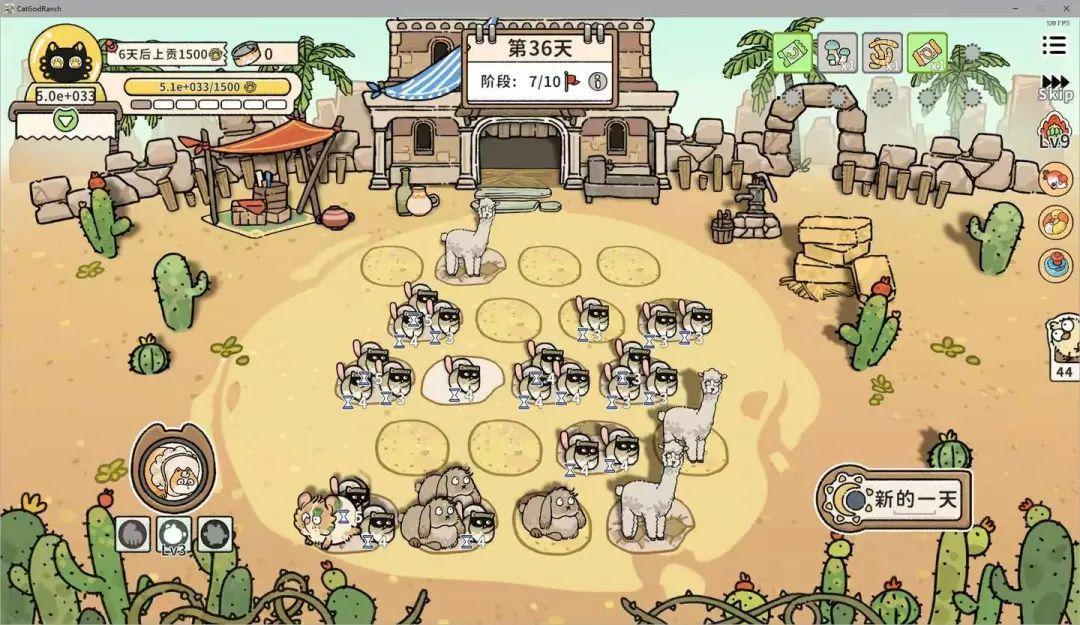This screenshot has height=625, width=1080.
Task: Show stage info via the 阶段 info icon
Action: [599, 81]
